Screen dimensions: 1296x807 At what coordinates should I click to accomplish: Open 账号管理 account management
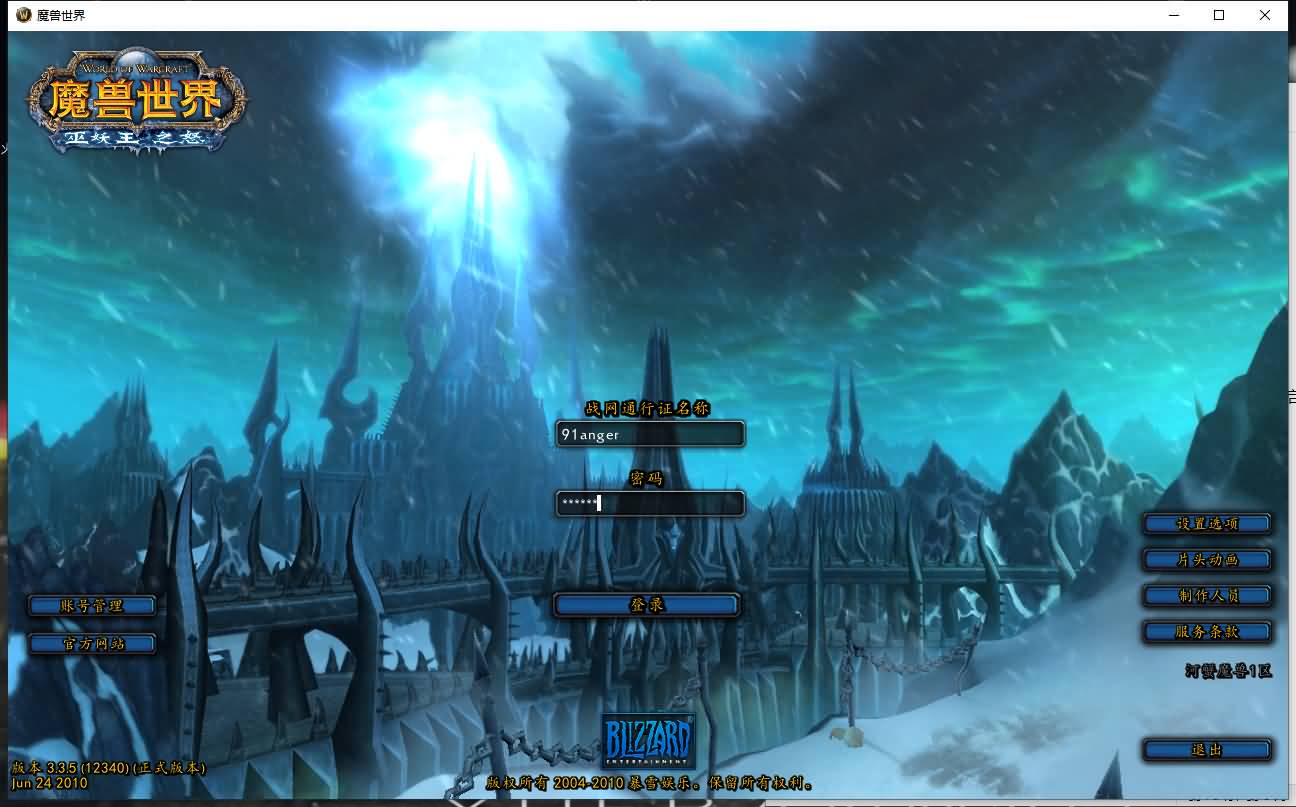pos(92,606)
